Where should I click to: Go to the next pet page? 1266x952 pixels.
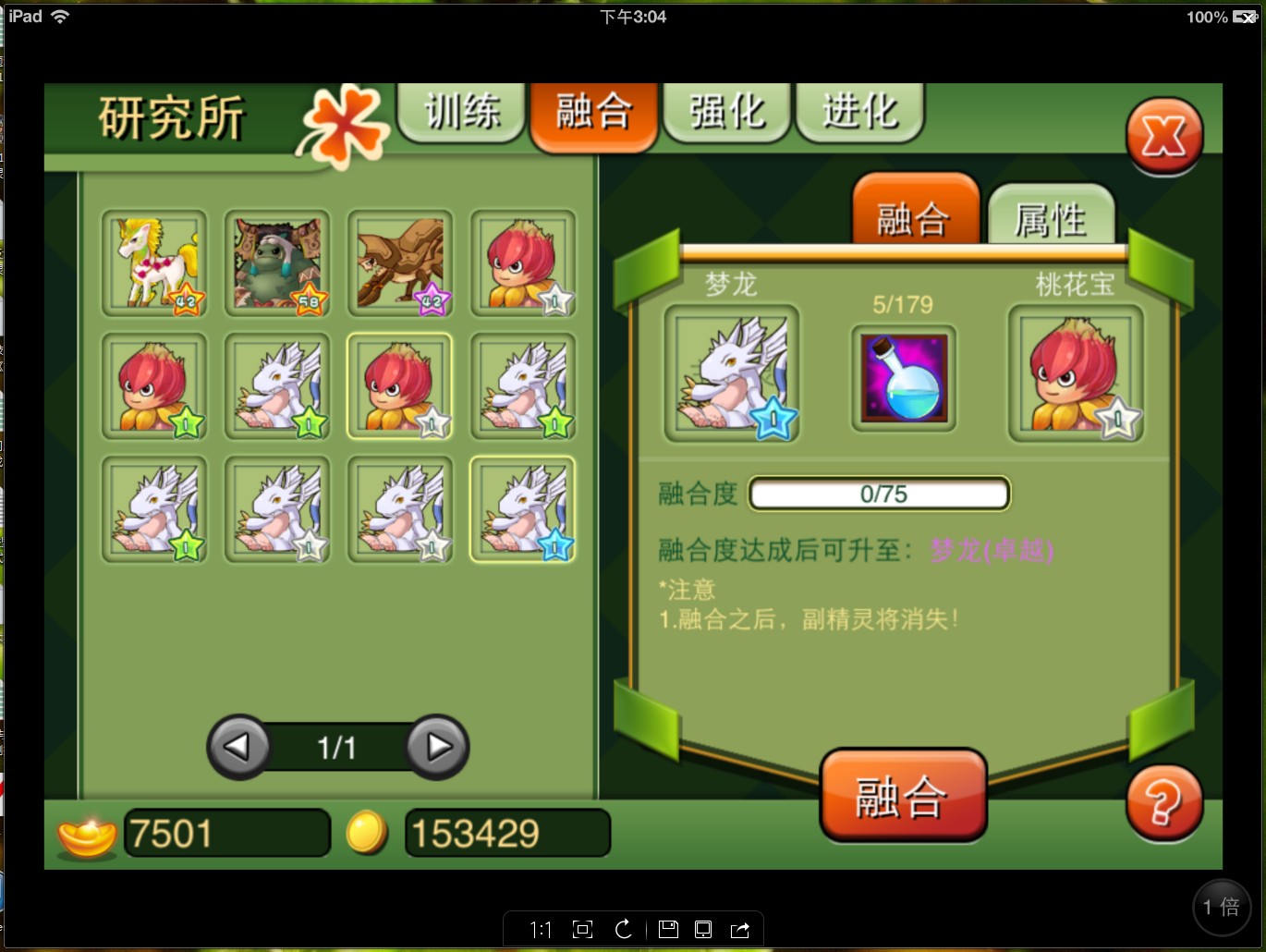pyautogui.click(x=437, y=747)
